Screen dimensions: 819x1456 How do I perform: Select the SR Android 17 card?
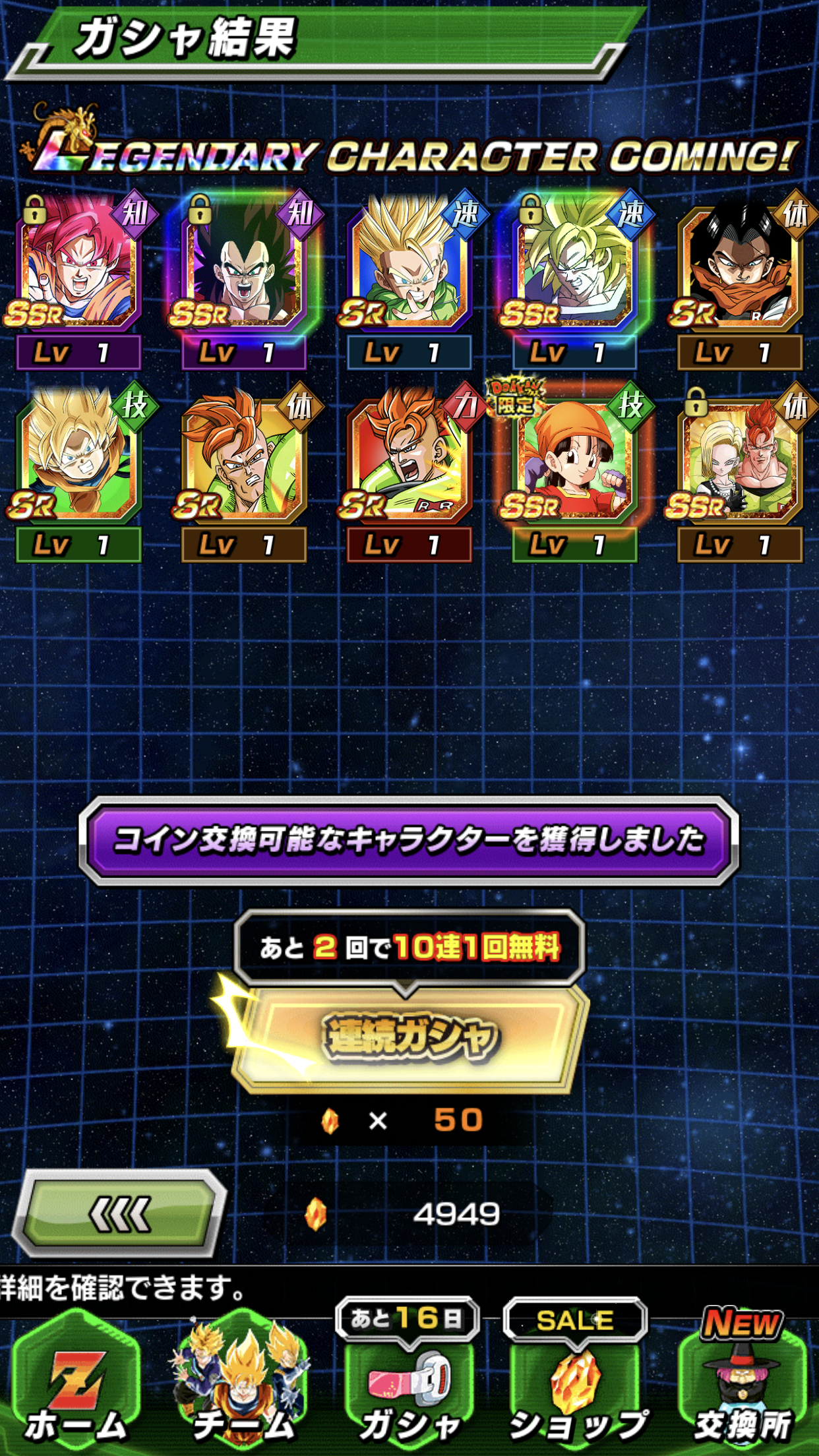pos(740,270)
